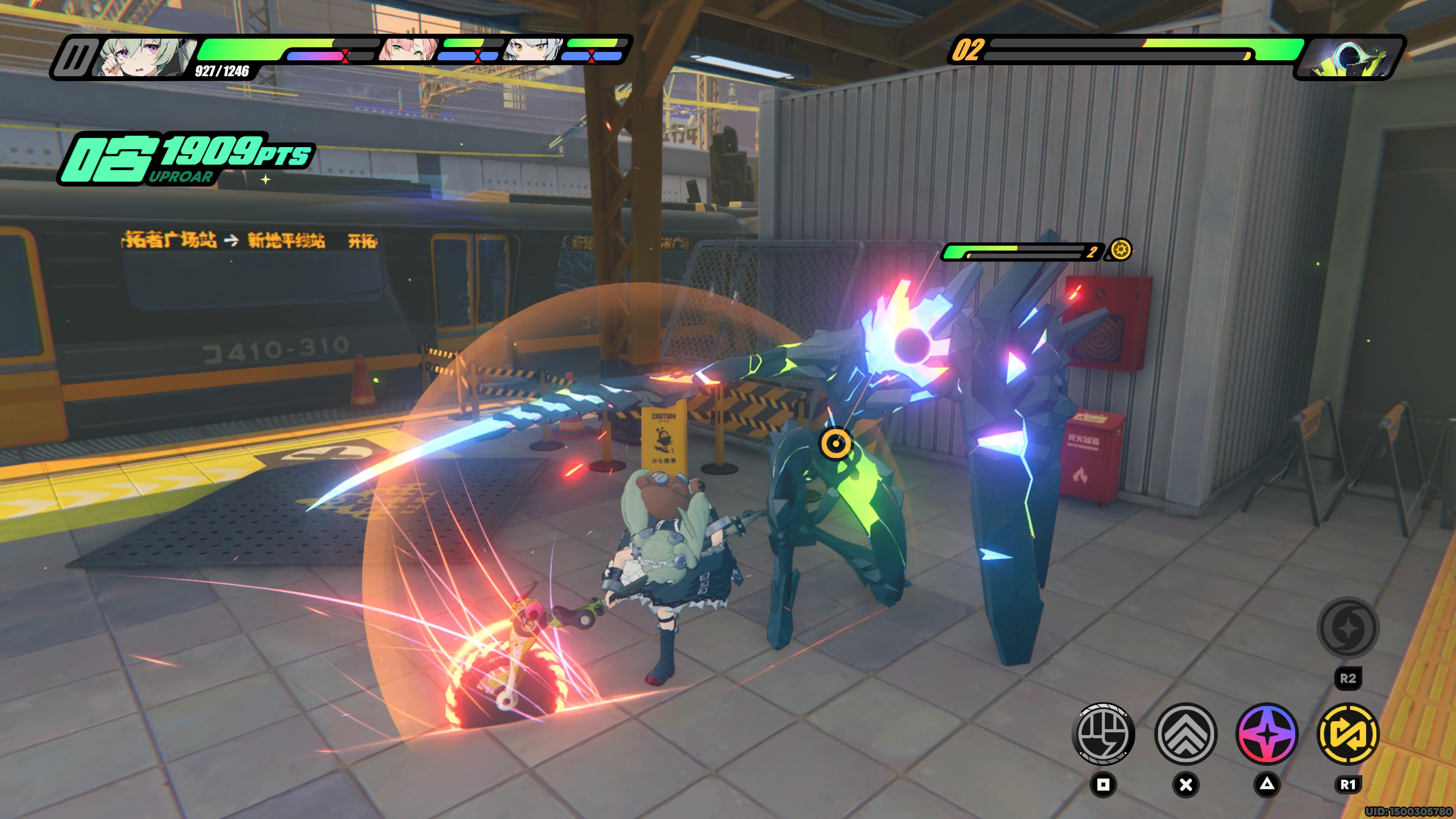Trigger the basic attack fist icon
The width and height of the screenshot is (1456, 819).
[x=1103, y=734]
